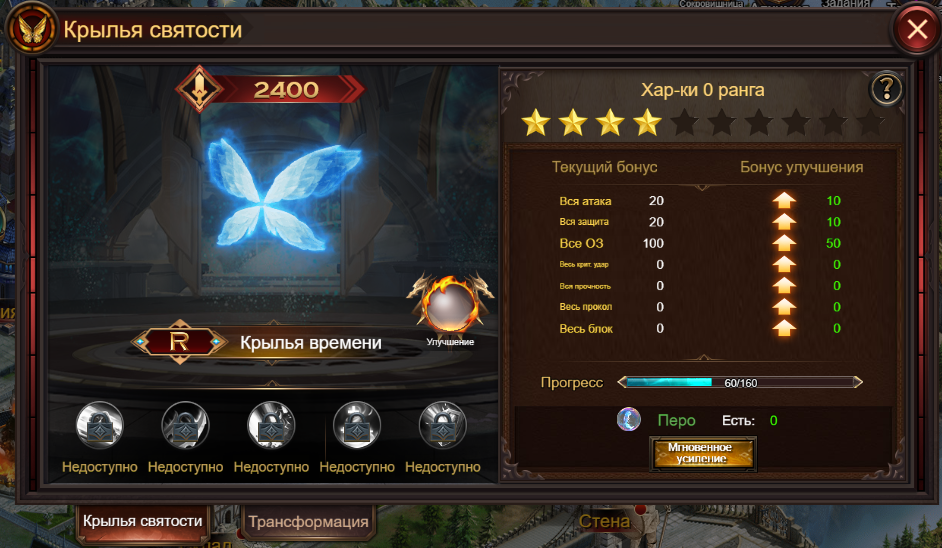Viewport: 942px width, 548px height.
Task: Close the Крылья святости window
Action: click(916, 31)
